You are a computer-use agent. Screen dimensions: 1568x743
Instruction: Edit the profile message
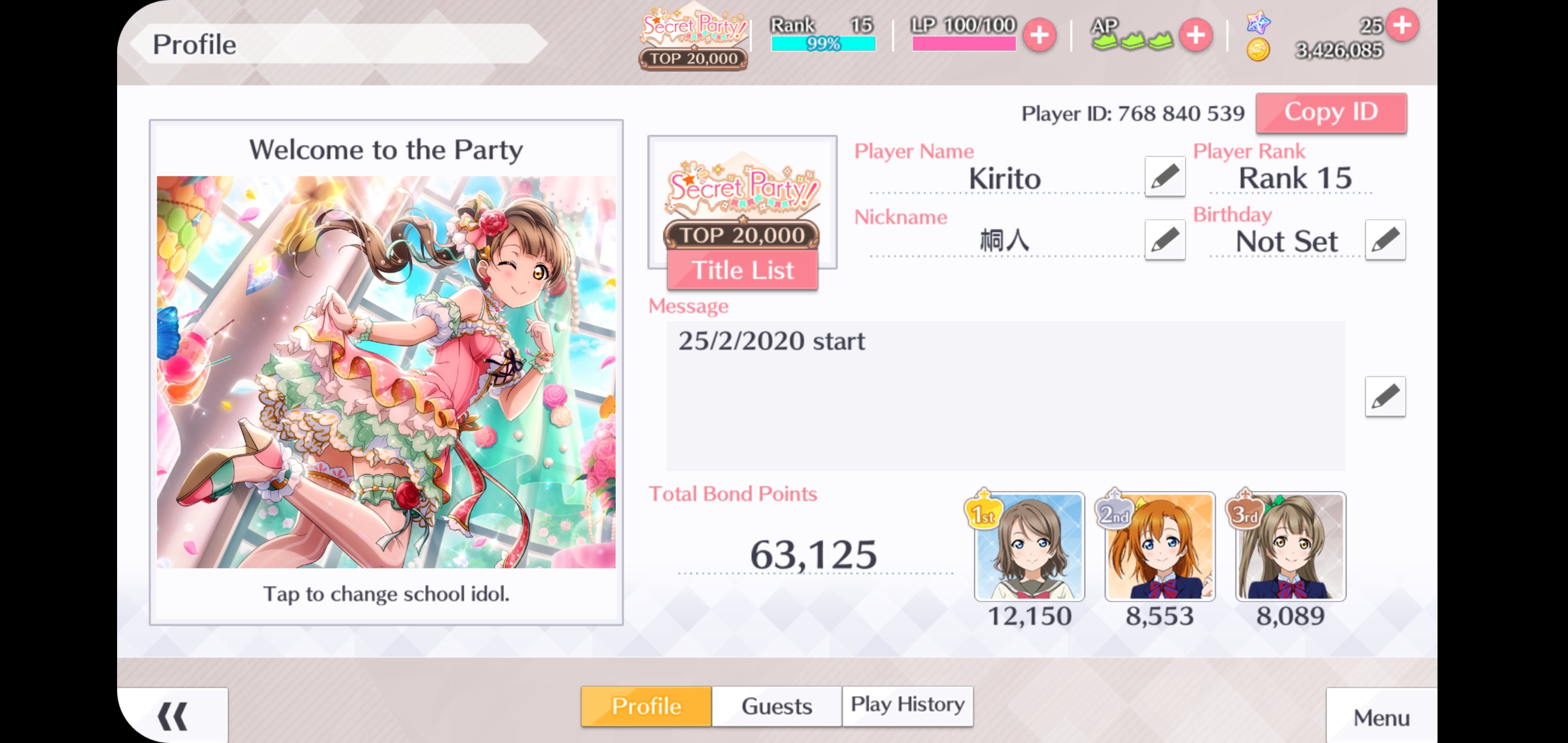click(1385, 397)
